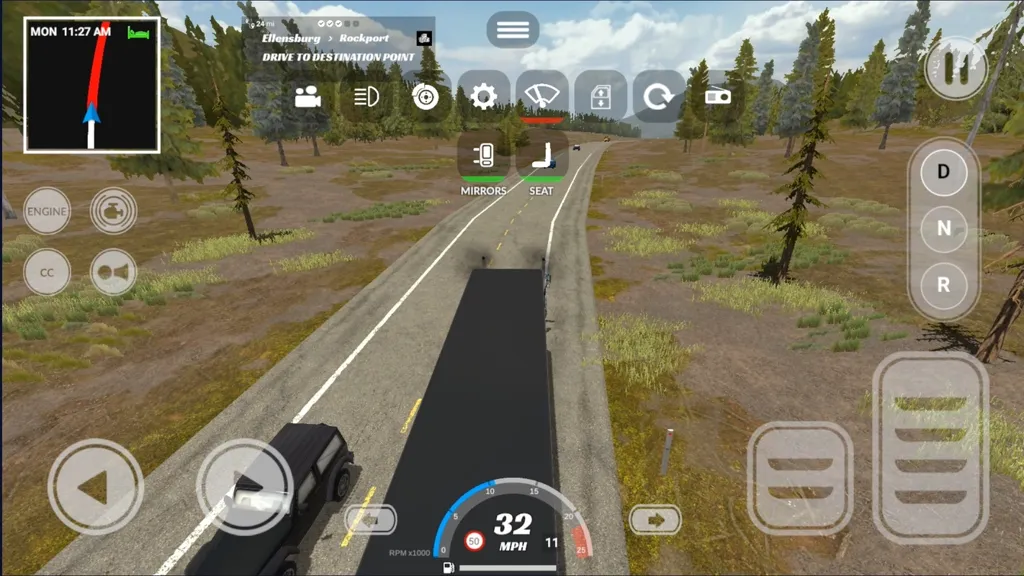Tap the circular arrow reset icon
Screen dimensions: 1024x576
tap(658, 97)
